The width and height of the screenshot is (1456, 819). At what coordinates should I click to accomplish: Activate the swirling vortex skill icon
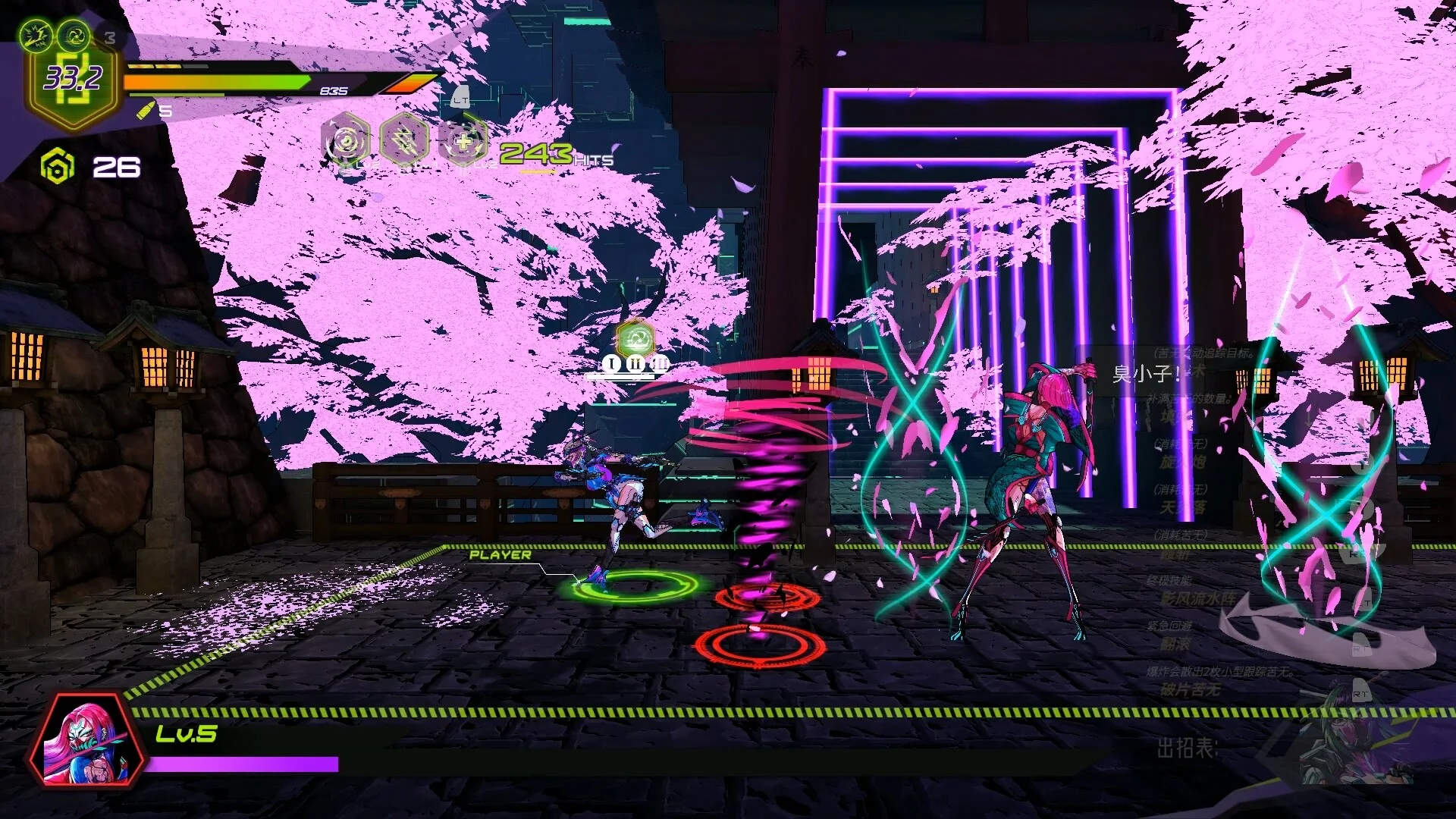[x=347, y=140]
